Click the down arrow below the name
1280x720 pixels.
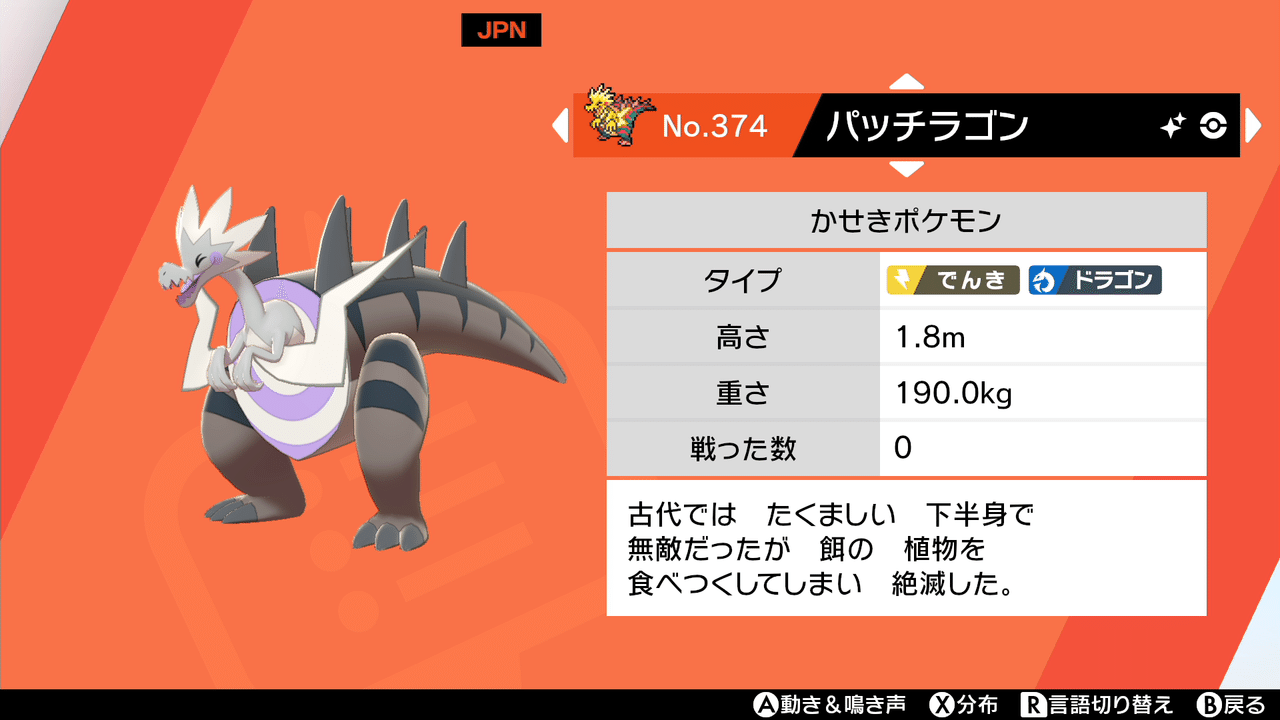(x=908, y=167)
